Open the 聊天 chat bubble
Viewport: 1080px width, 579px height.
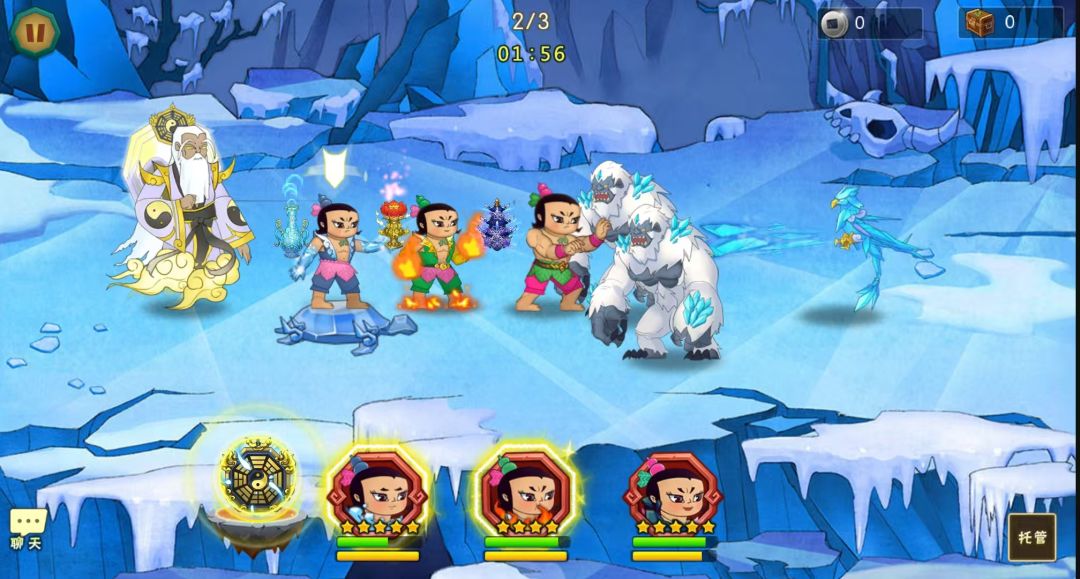point(27,528)
